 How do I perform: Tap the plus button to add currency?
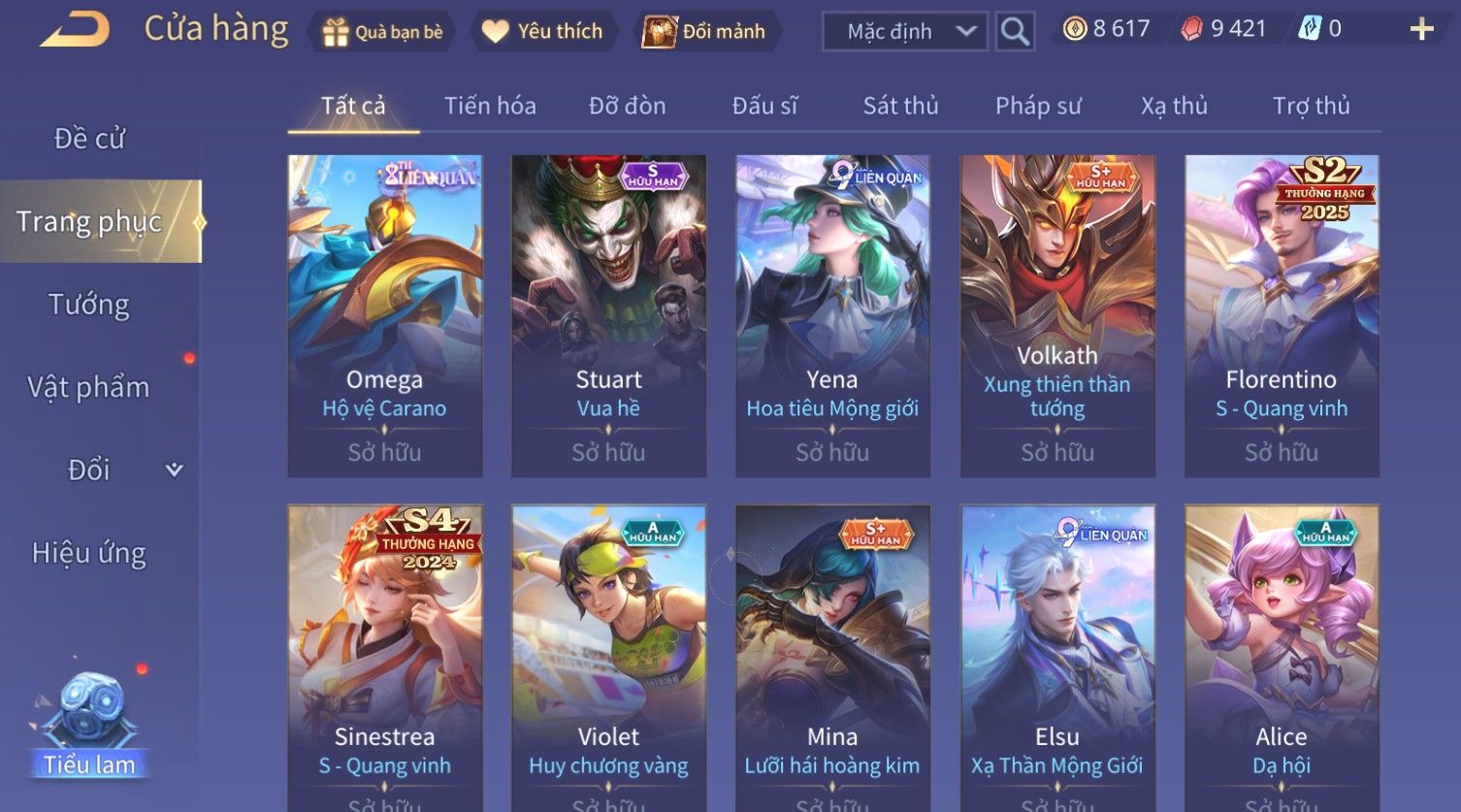pos(1421,30)
